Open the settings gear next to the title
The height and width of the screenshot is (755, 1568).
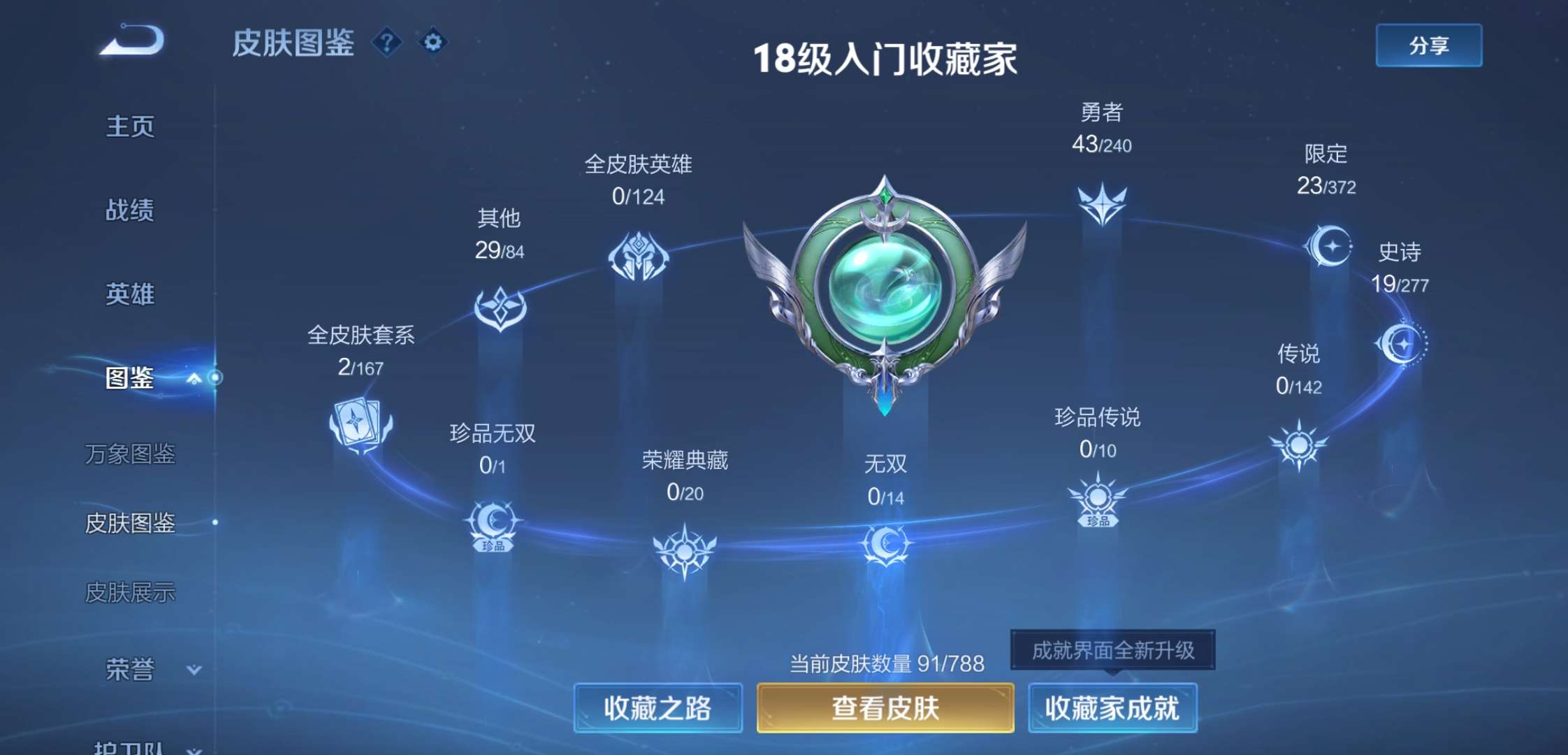434,42
